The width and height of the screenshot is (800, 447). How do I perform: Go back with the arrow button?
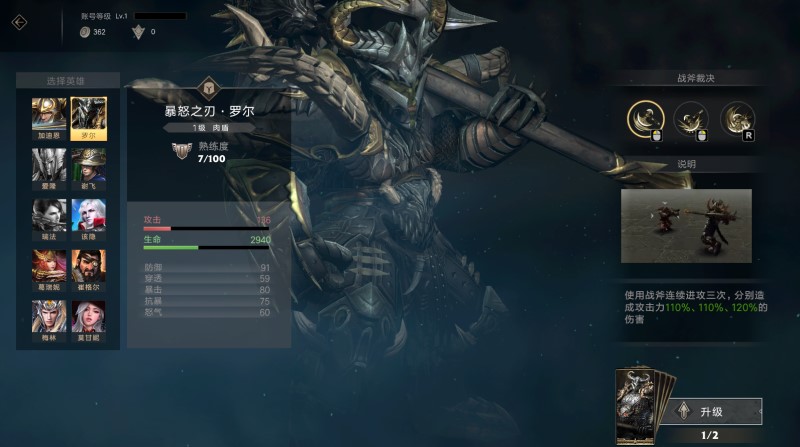[19, 20]
